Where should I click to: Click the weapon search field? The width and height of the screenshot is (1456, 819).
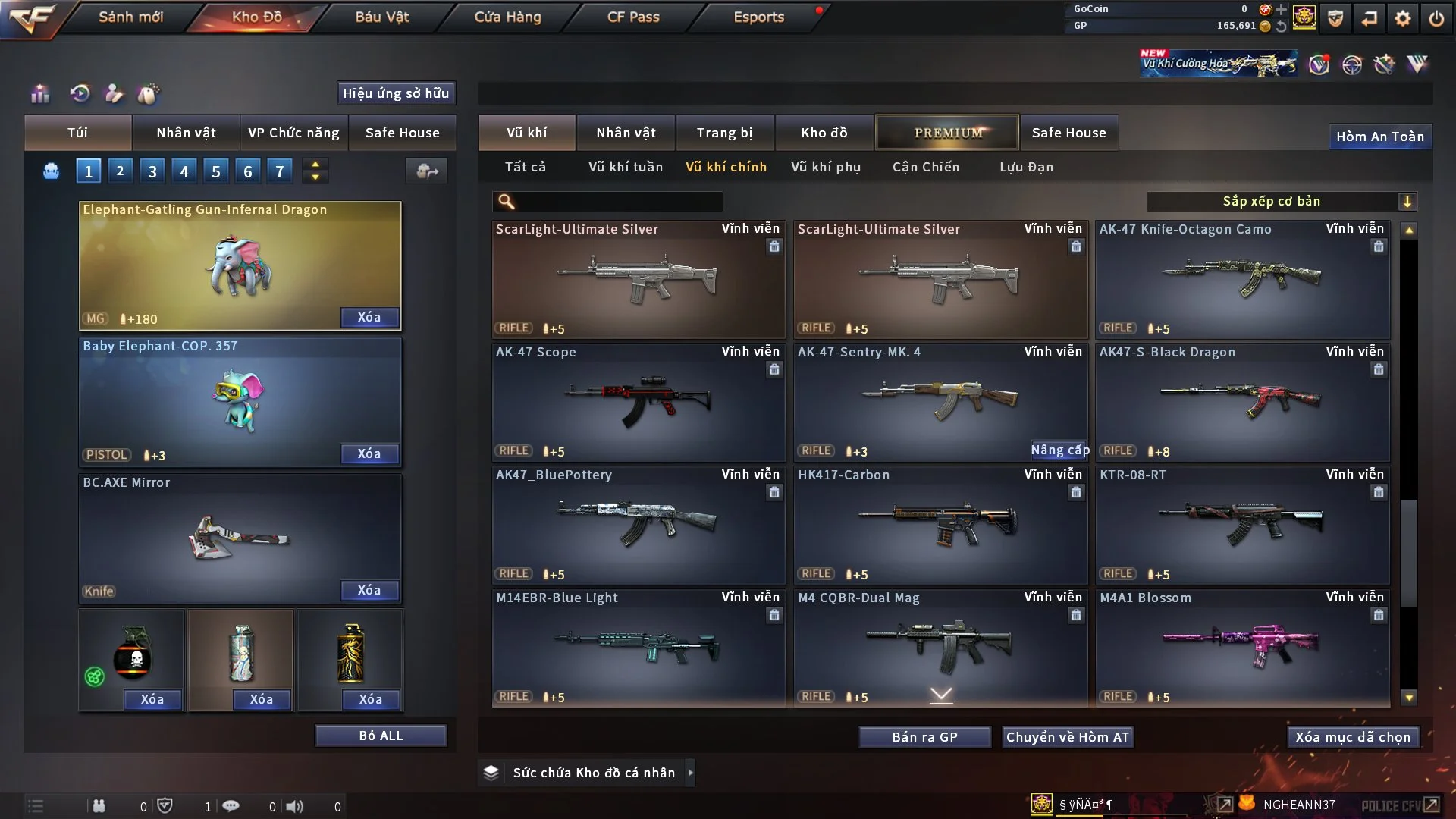(x=618, y=202)
